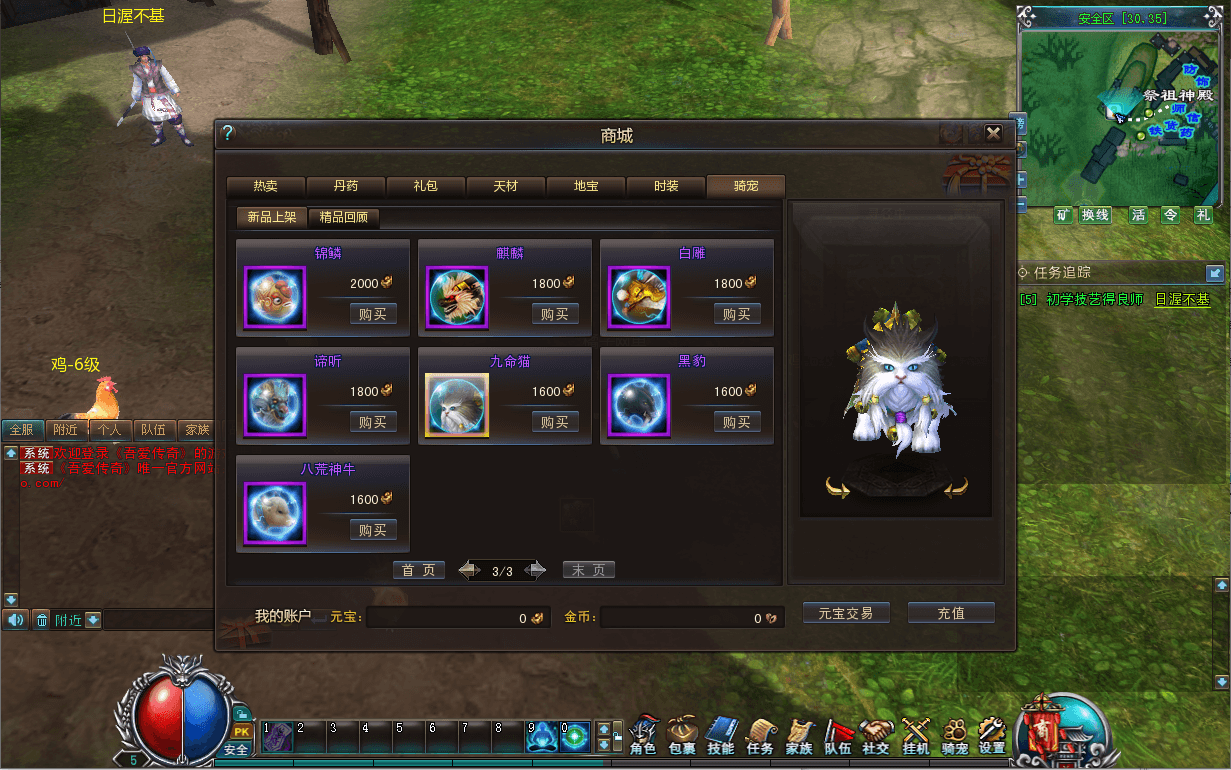The height and width of the screenshot is (770, 1231).
Task: Open the 设置 settings icon
Action: 991,736
